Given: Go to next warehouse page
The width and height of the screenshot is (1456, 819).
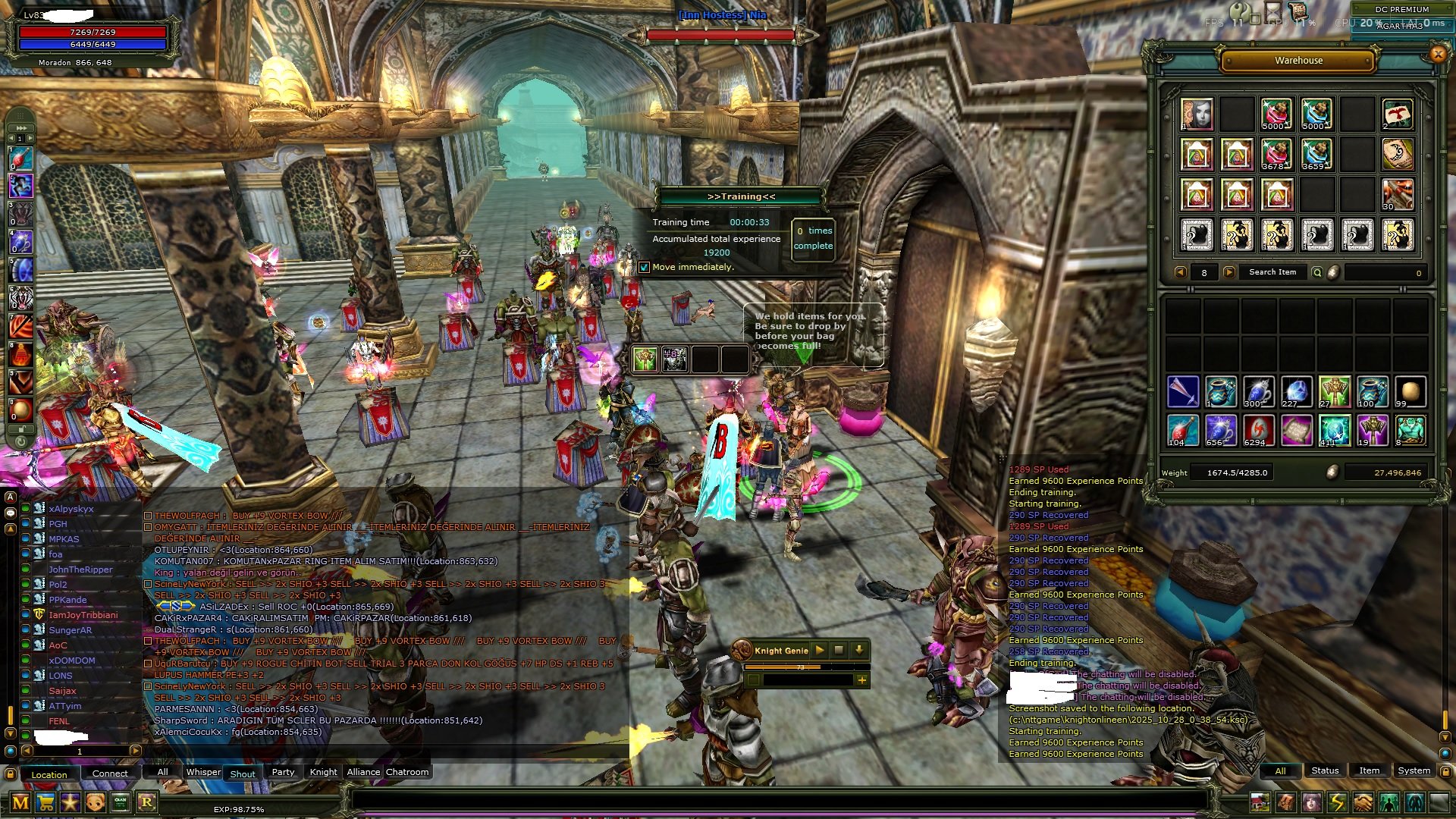Looking at the screenshot, I should coord(1229,272).
